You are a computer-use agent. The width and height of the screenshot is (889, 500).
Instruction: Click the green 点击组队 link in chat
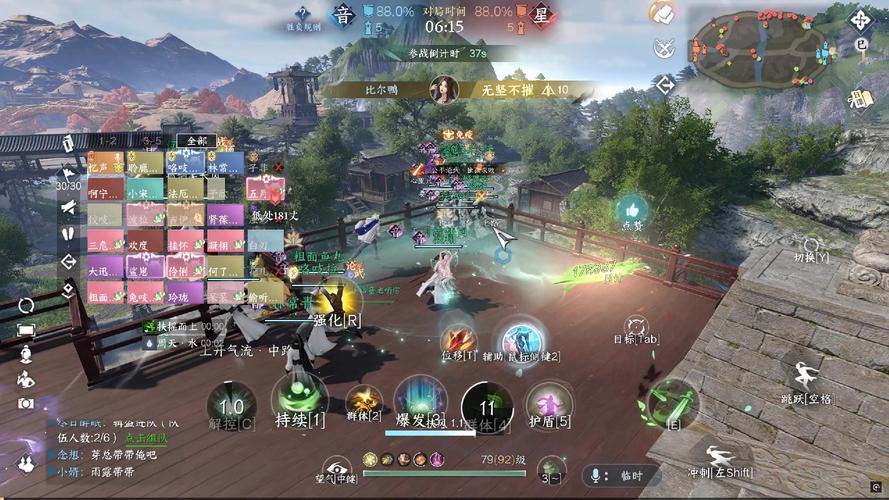145,437
